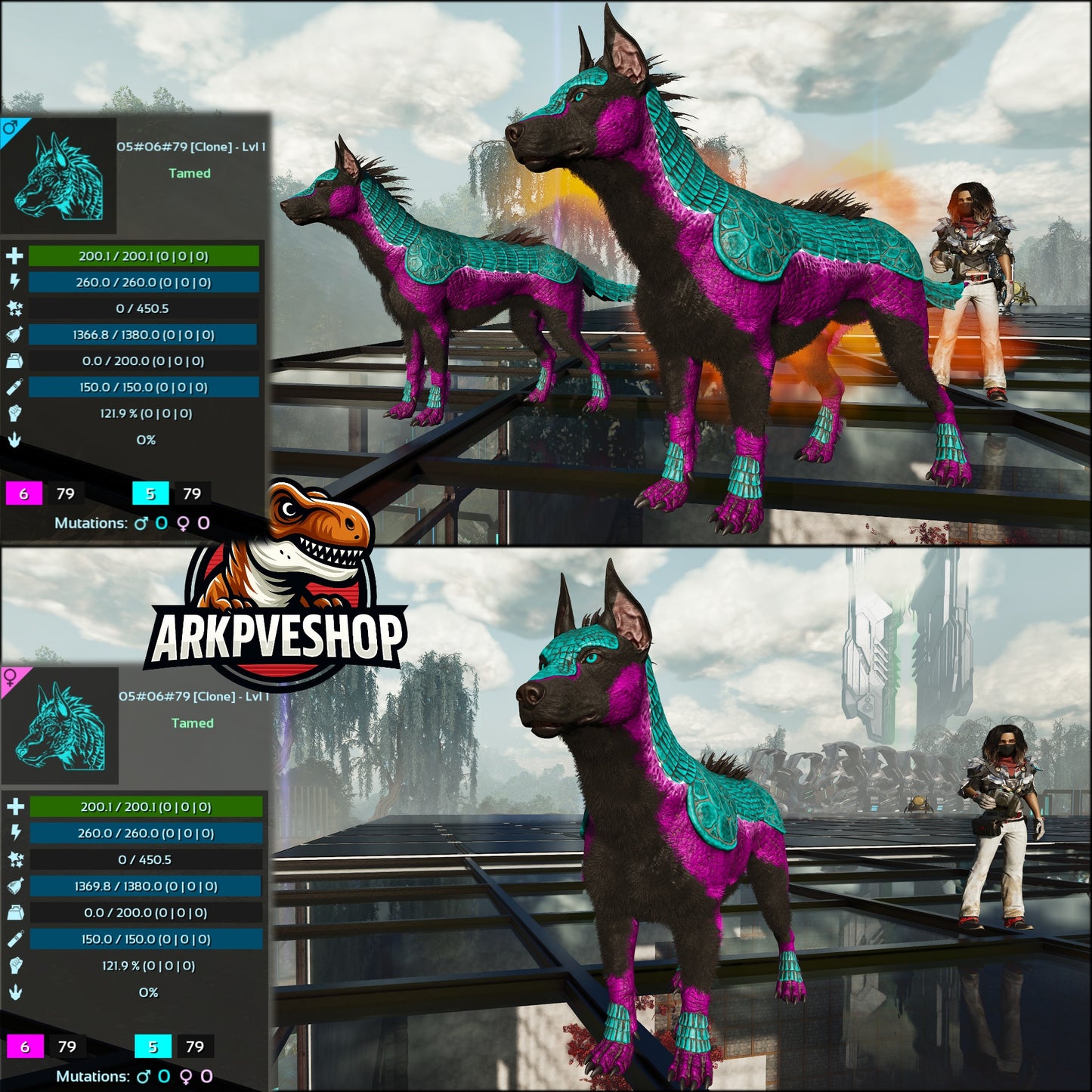Select the Health cross icon on the top stat panel
1092x1092 pixels.
[x=14, y=254]
